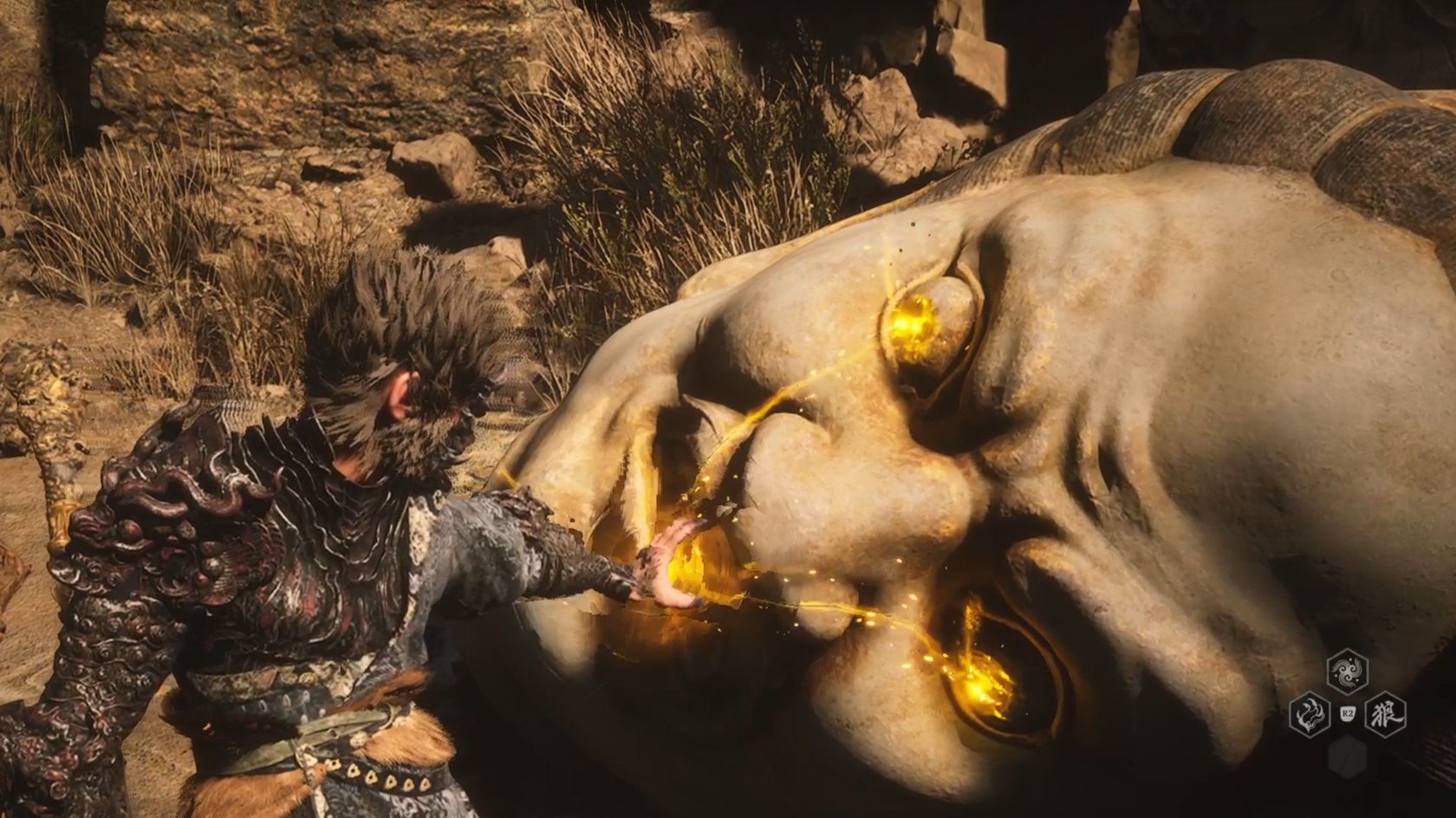
Task: Activate the swirling cloud spell hexagon
Action: pos(1348,670)
